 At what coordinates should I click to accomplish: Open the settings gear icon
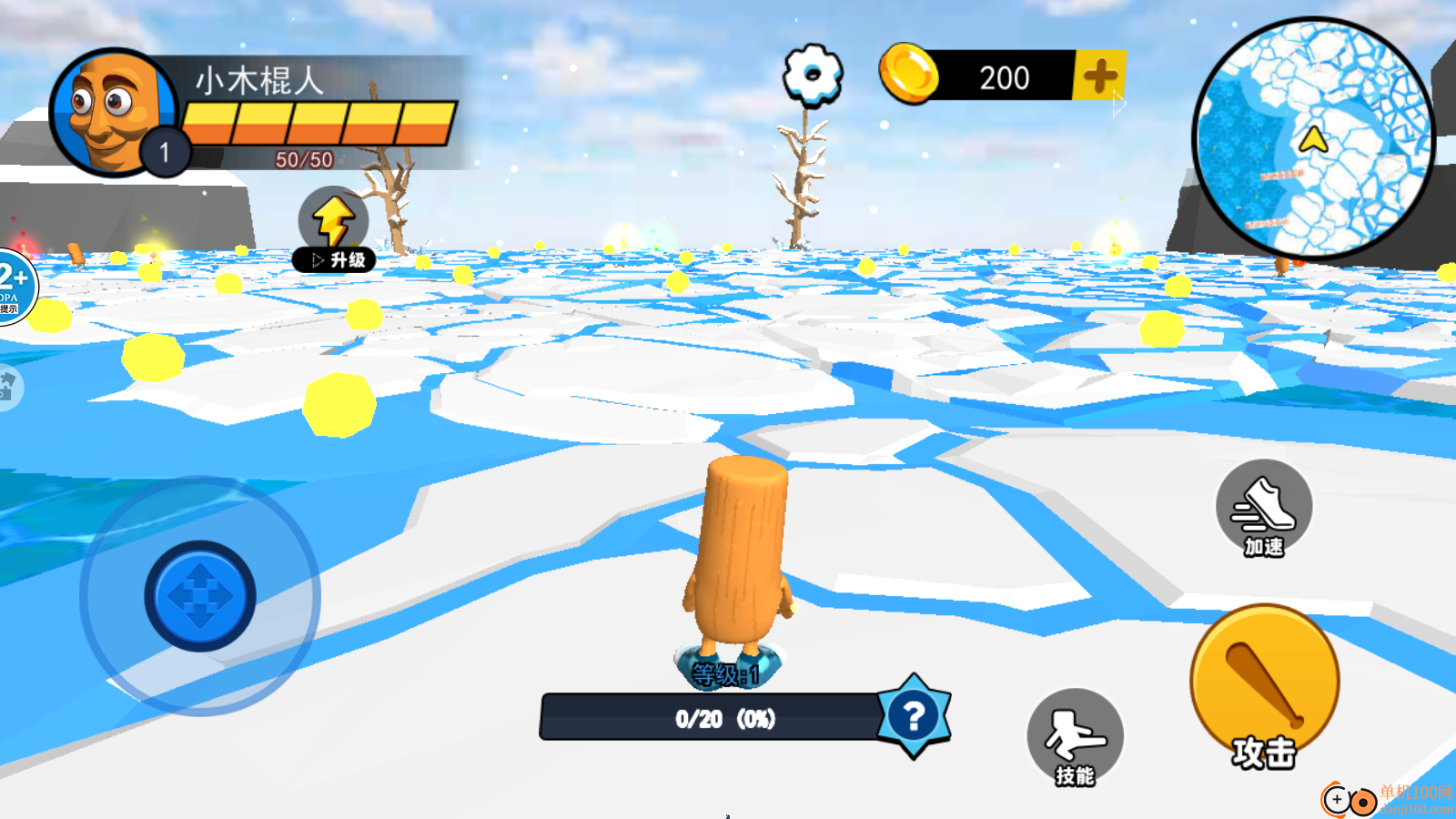tap(813, 74)
